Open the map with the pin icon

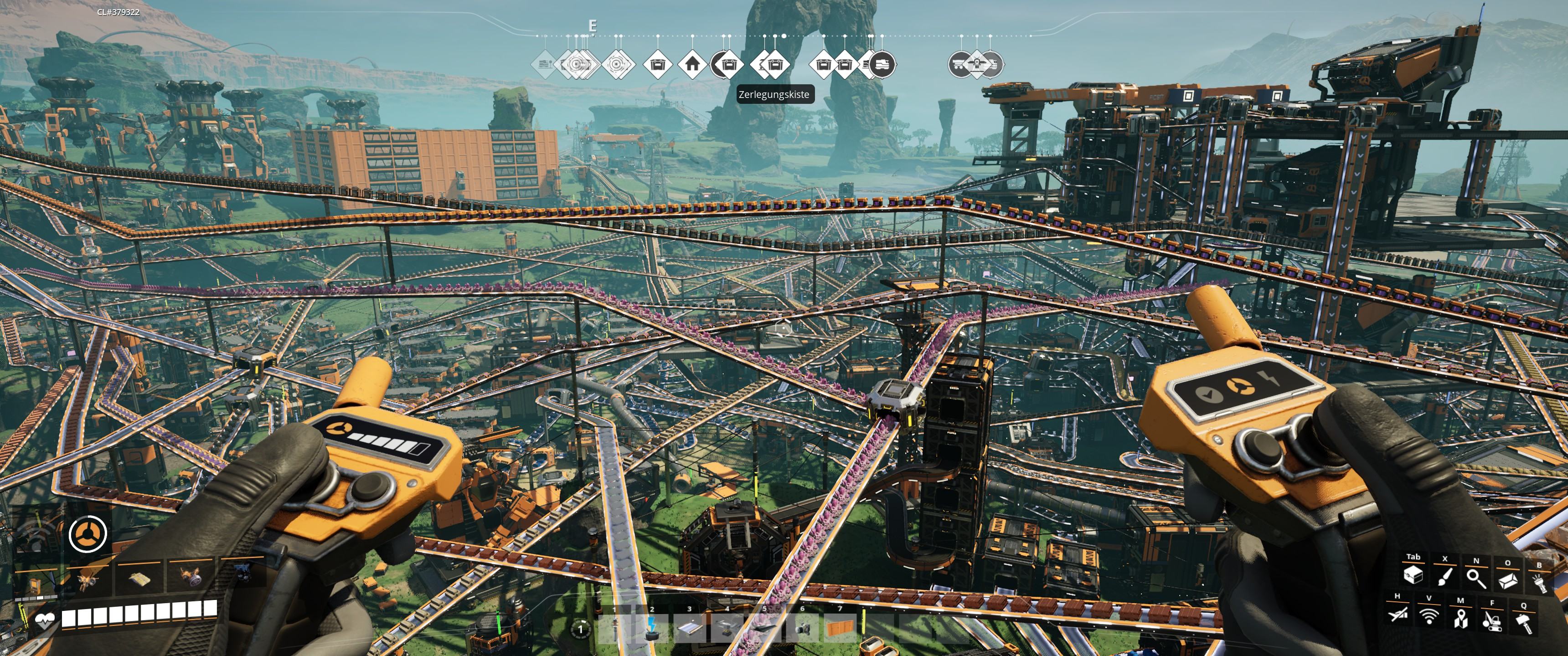coord(1460,618)
